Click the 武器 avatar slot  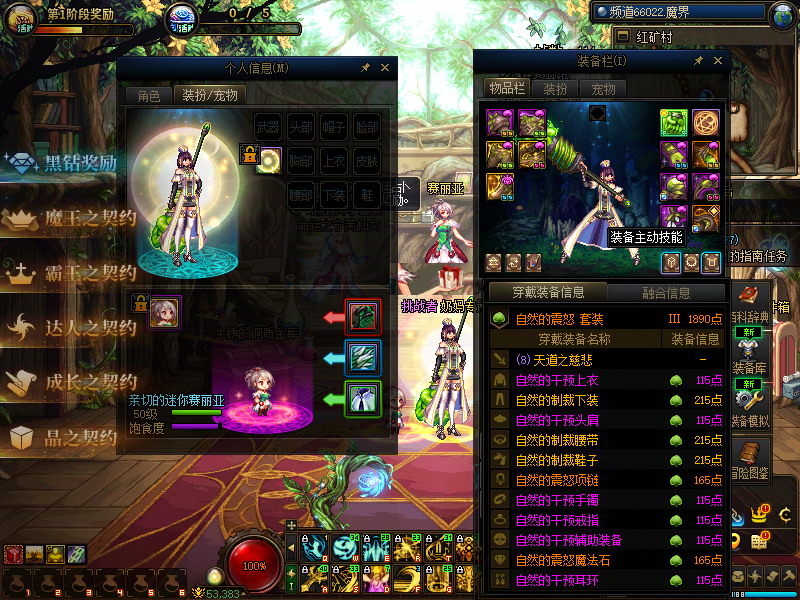point(269,128)
